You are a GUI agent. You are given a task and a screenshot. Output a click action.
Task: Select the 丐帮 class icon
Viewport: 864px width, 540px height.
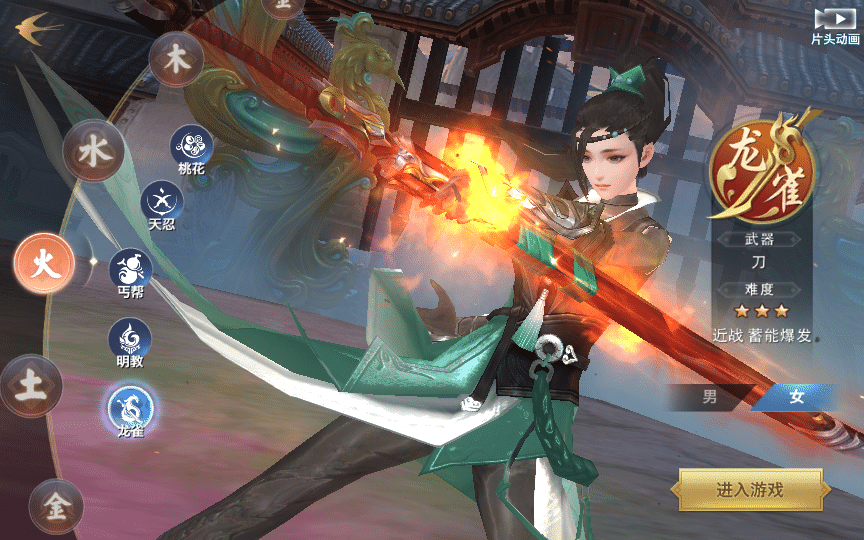pos(131,268)
